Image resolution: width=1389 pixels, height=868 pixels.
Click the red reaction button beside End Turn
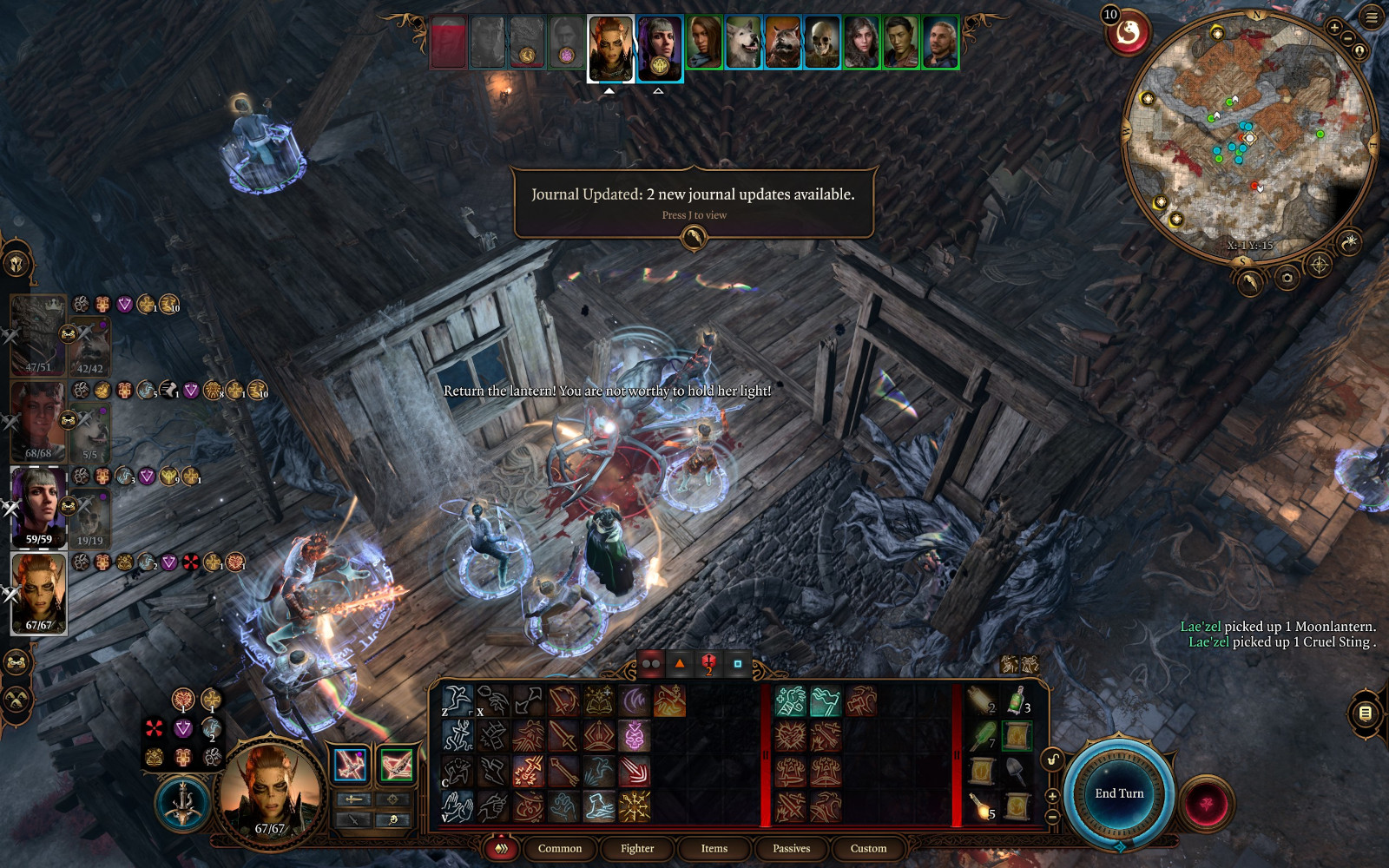pos(1206,803)
